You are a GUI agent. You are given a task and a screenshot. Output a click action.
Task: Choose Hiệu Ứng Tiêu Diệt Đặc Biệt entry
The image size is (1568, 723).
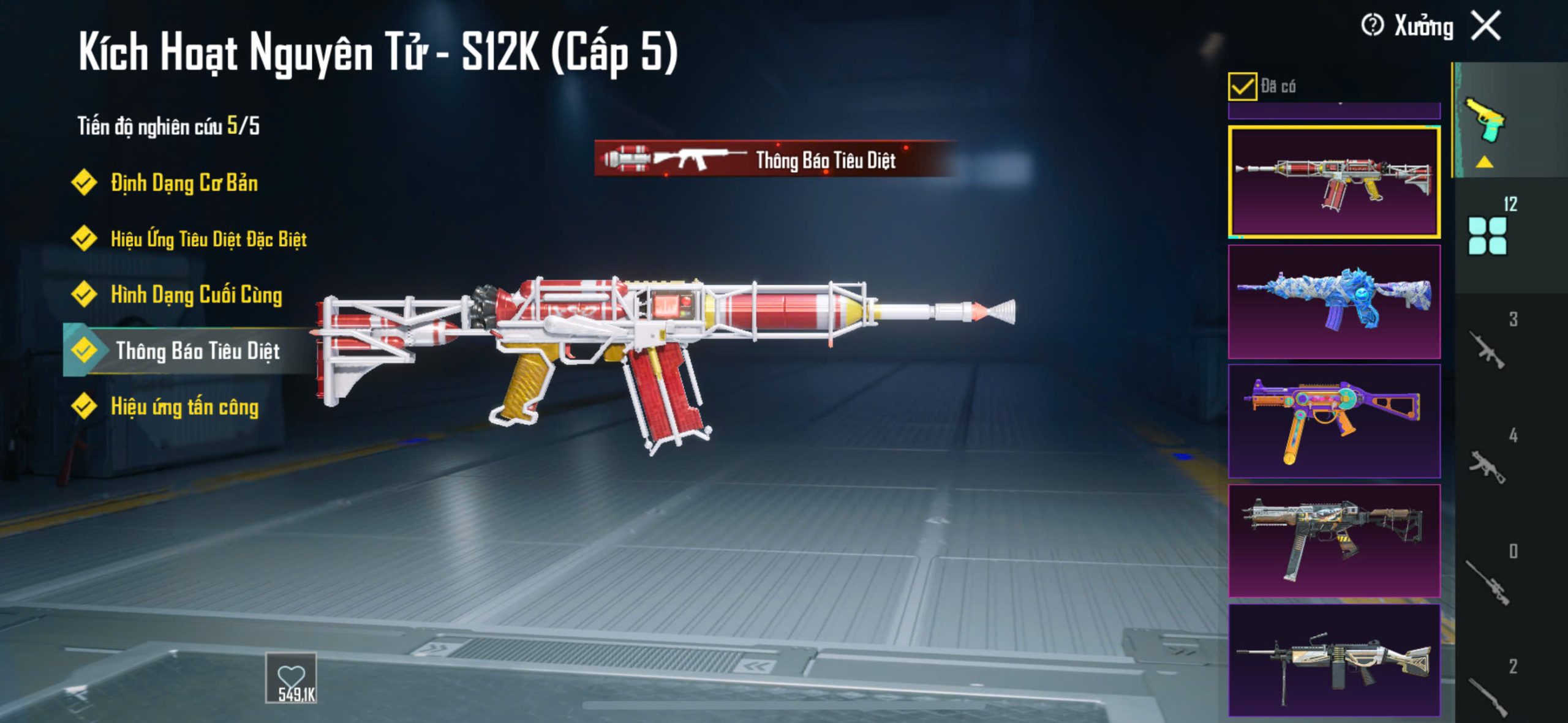[208, 239]
